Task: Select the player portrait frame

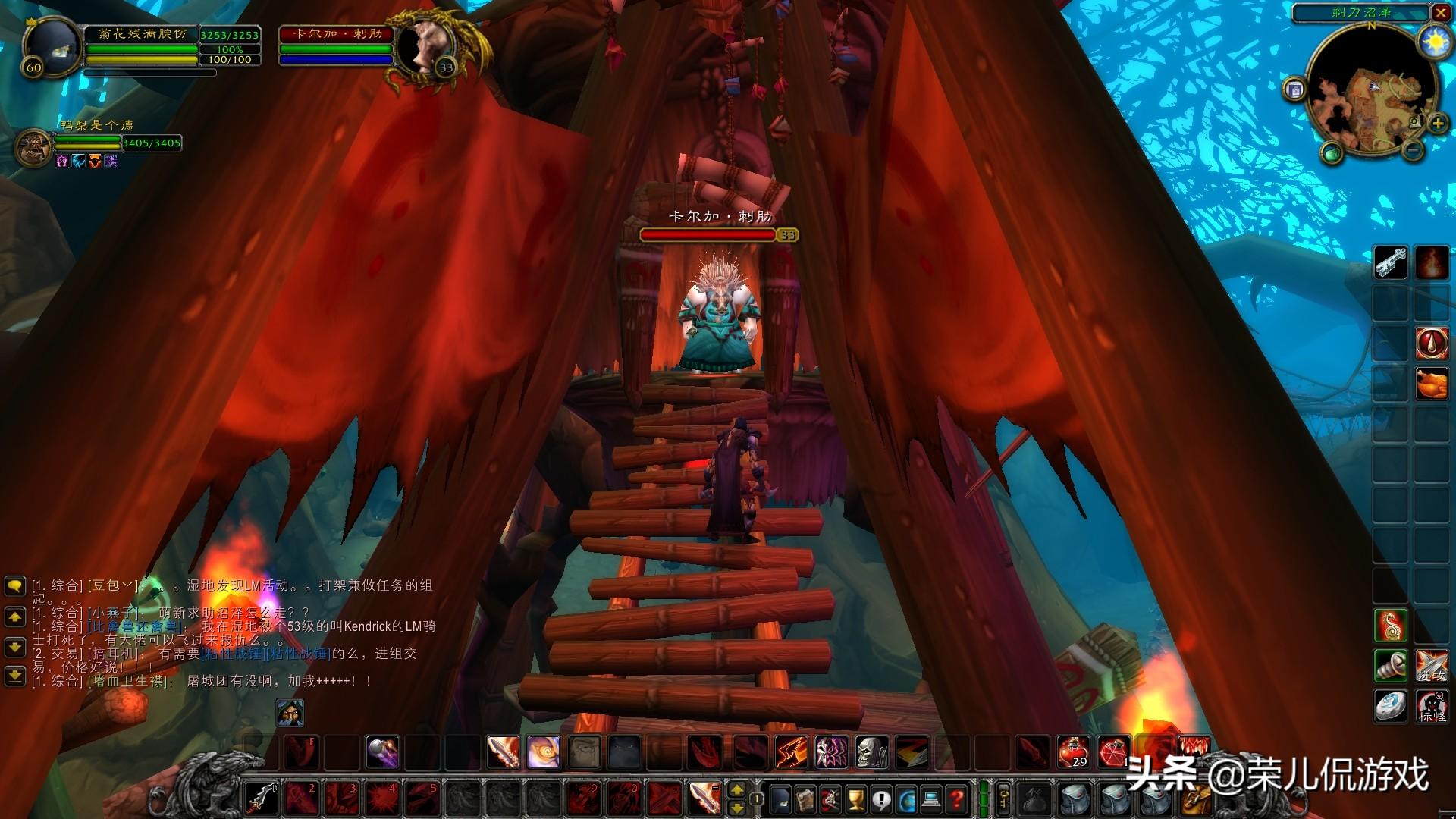Action: (52, 47)
